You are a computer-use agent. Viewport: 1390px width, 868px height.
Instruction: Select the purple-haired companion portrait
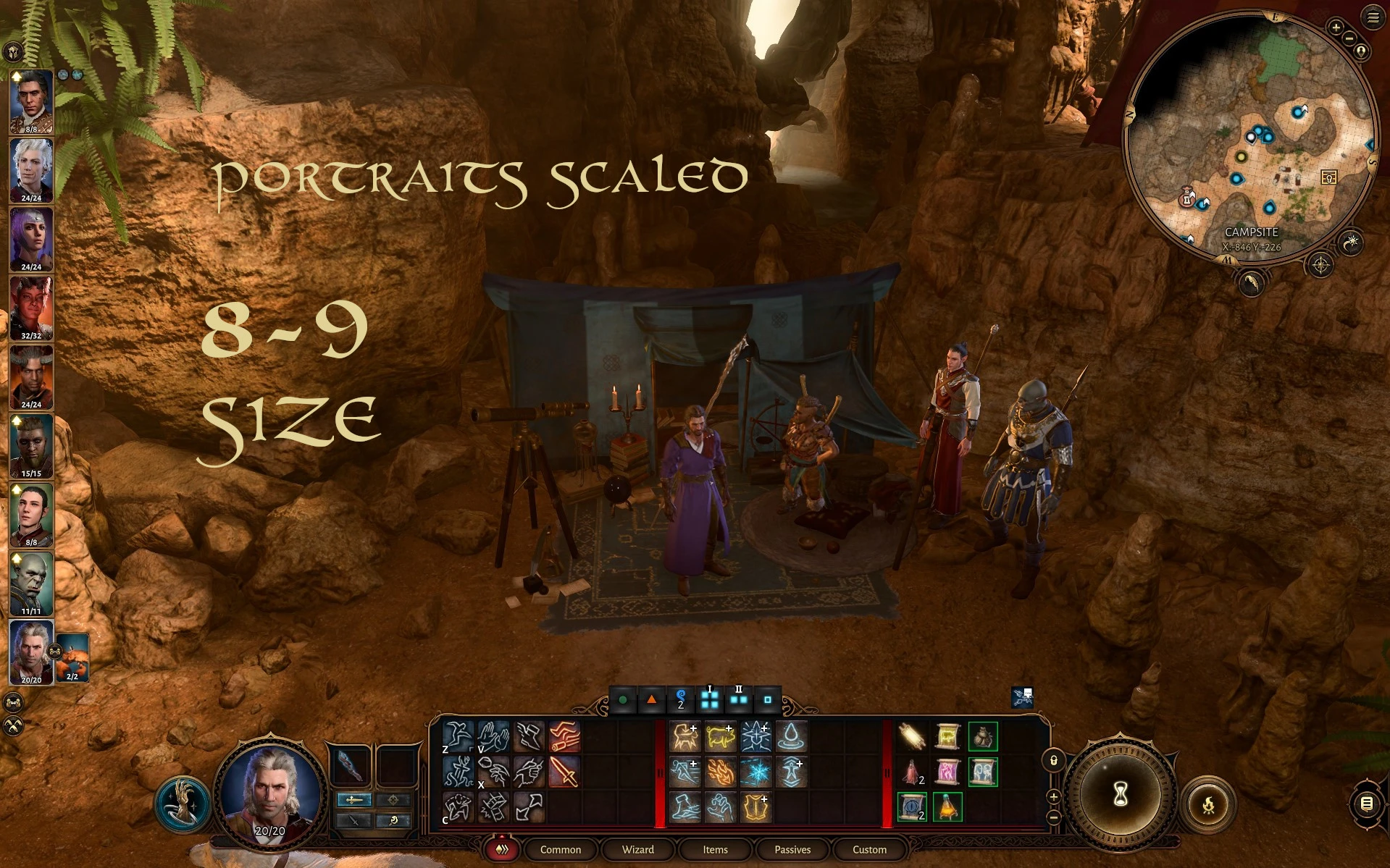tap(31, 239)
